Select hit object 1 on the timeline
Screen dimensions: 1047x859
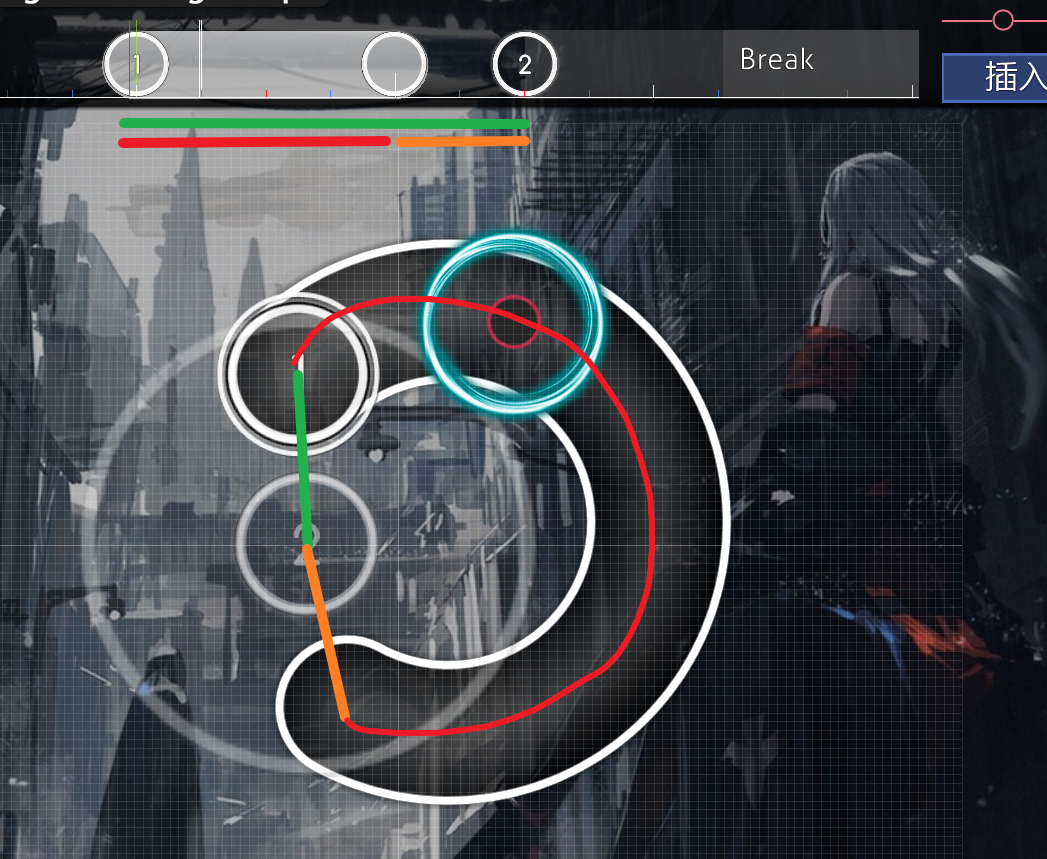coord(136,65)
